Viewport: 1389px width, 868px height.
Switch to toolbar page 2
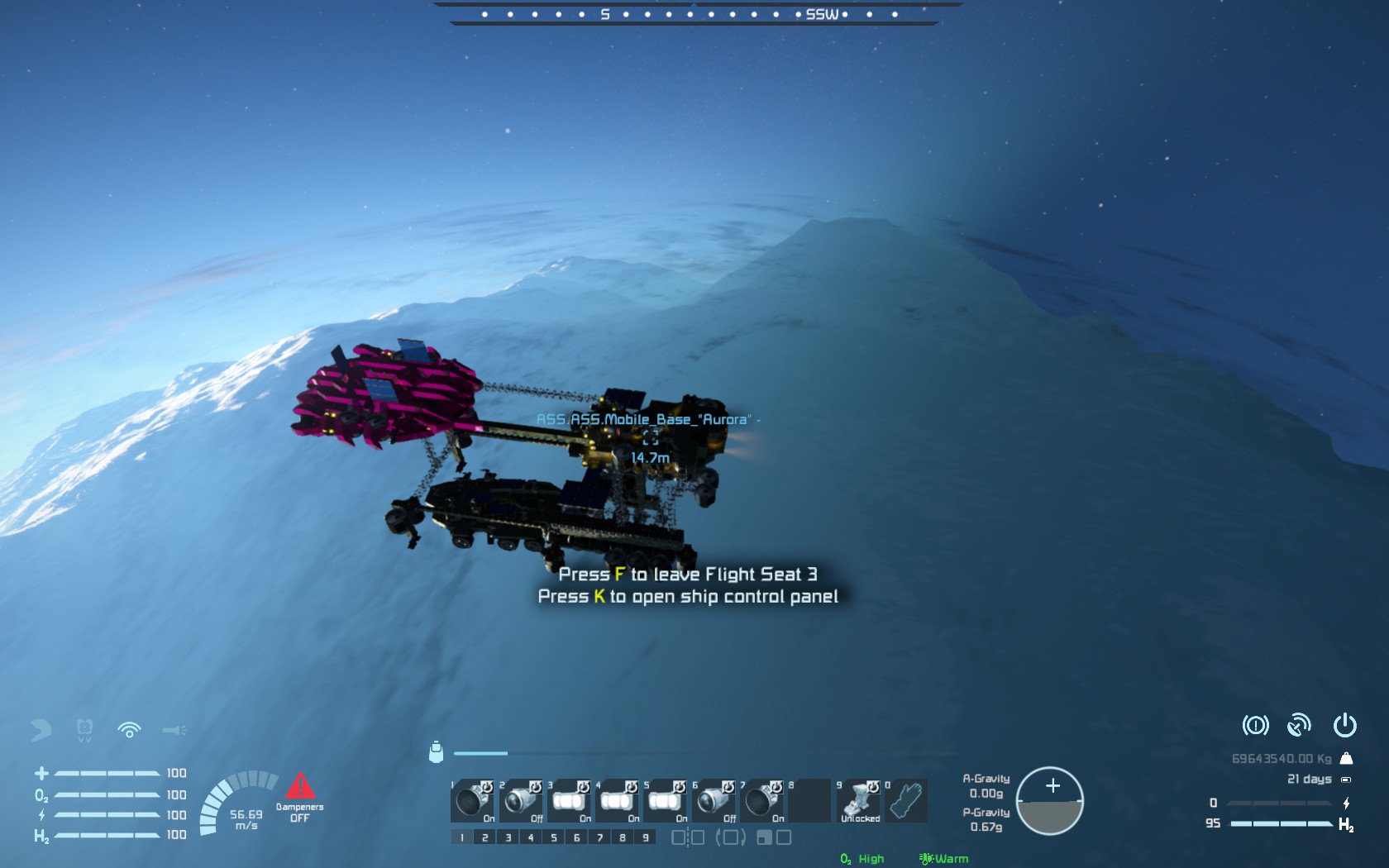coord(485,837)
